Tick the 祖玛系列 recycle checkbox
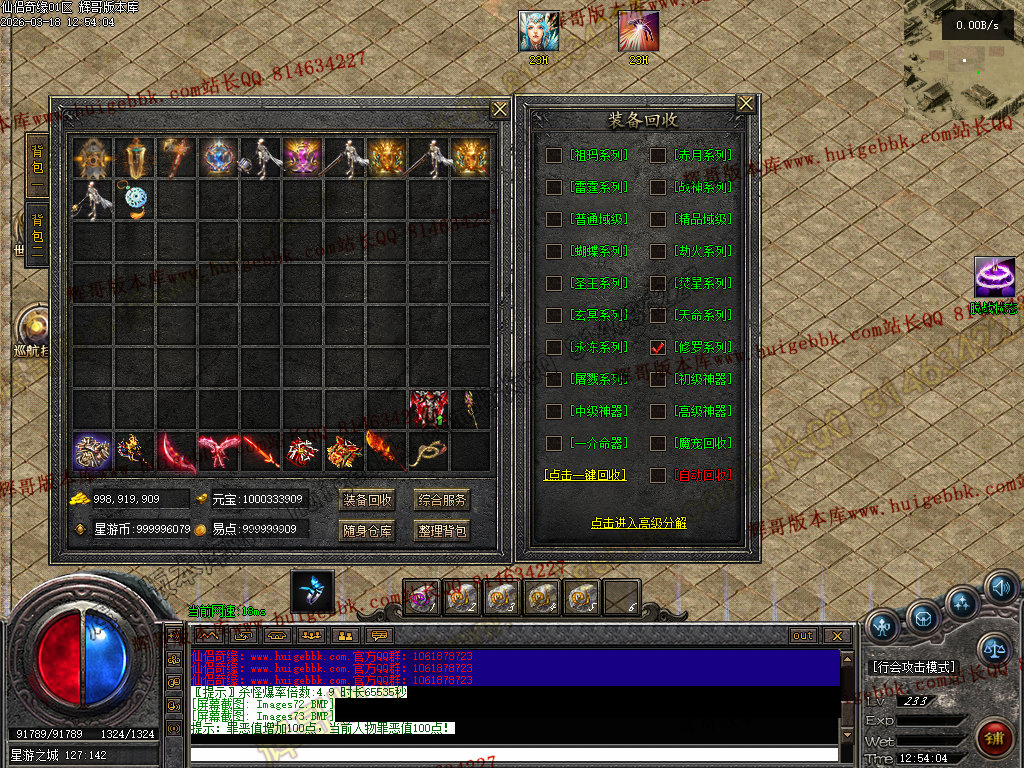Viewport: 1024px width, 768px height. coord(553,155)
